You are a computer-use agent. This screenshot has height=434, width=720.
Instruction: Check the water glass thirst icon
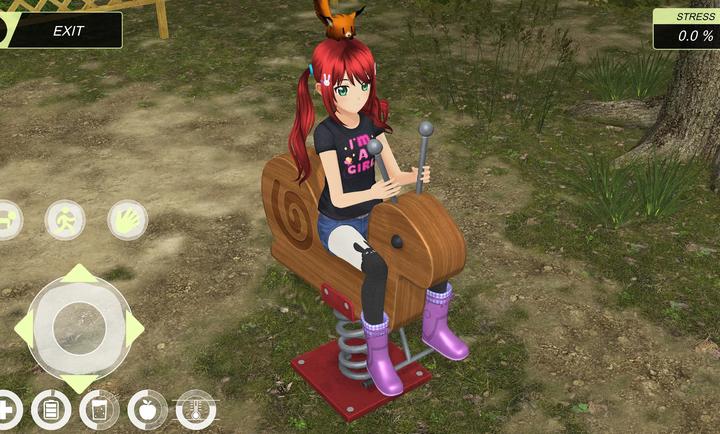(x=99, y=409)
